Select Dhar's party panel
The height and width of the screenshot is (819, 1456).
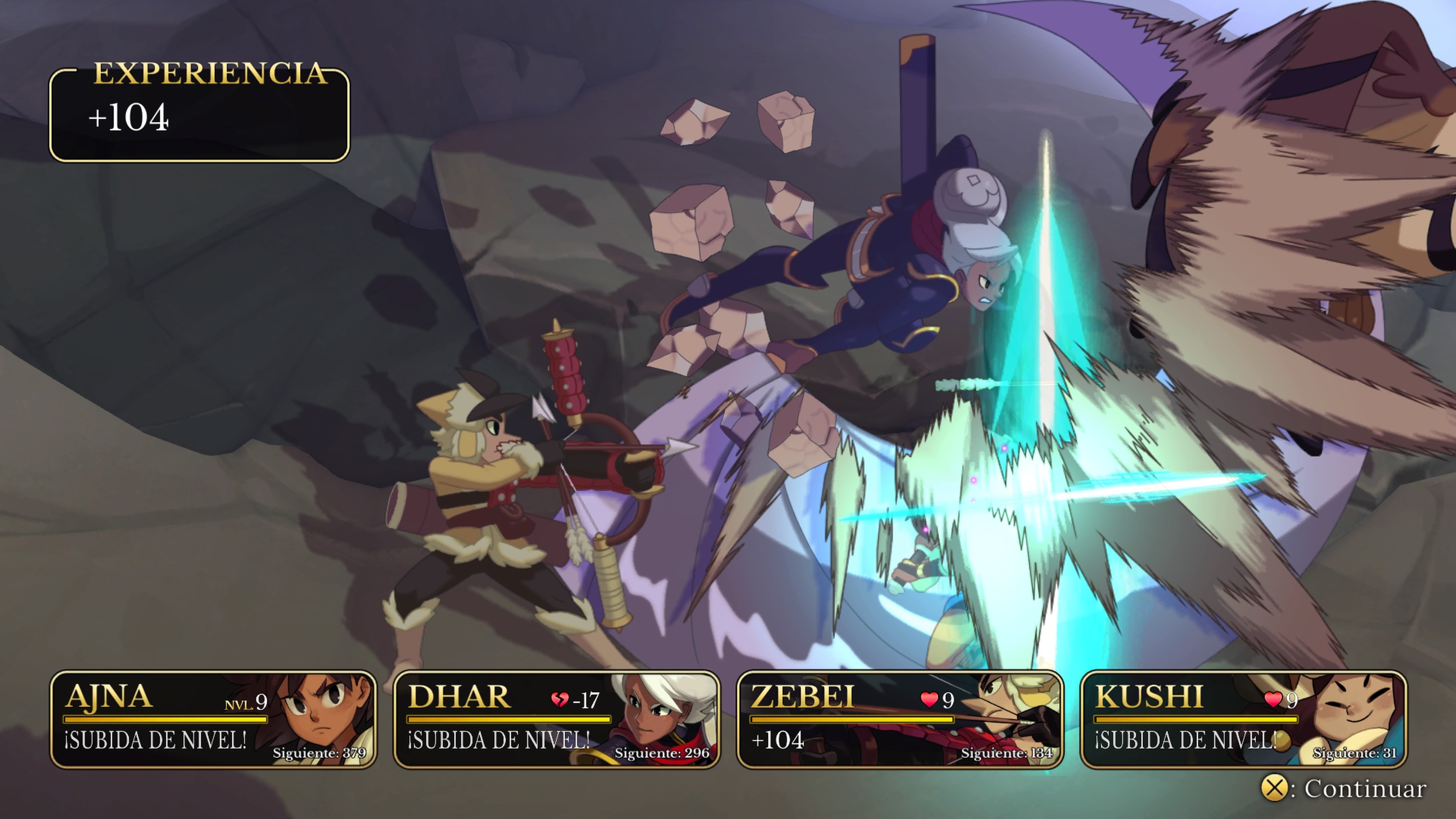[x=556, y=720]
